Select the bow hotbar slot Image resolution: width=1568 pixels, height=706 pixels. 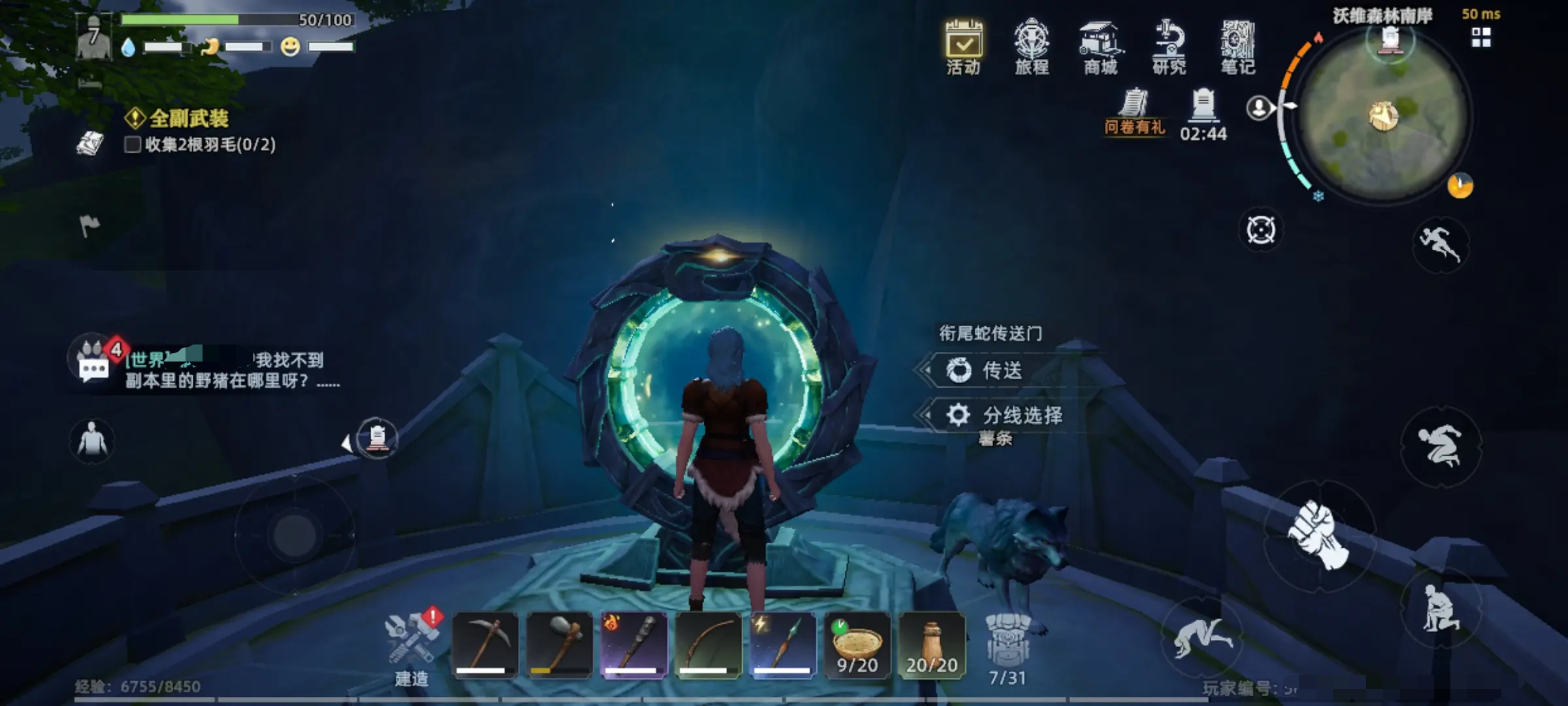click(x=708, y=645)
